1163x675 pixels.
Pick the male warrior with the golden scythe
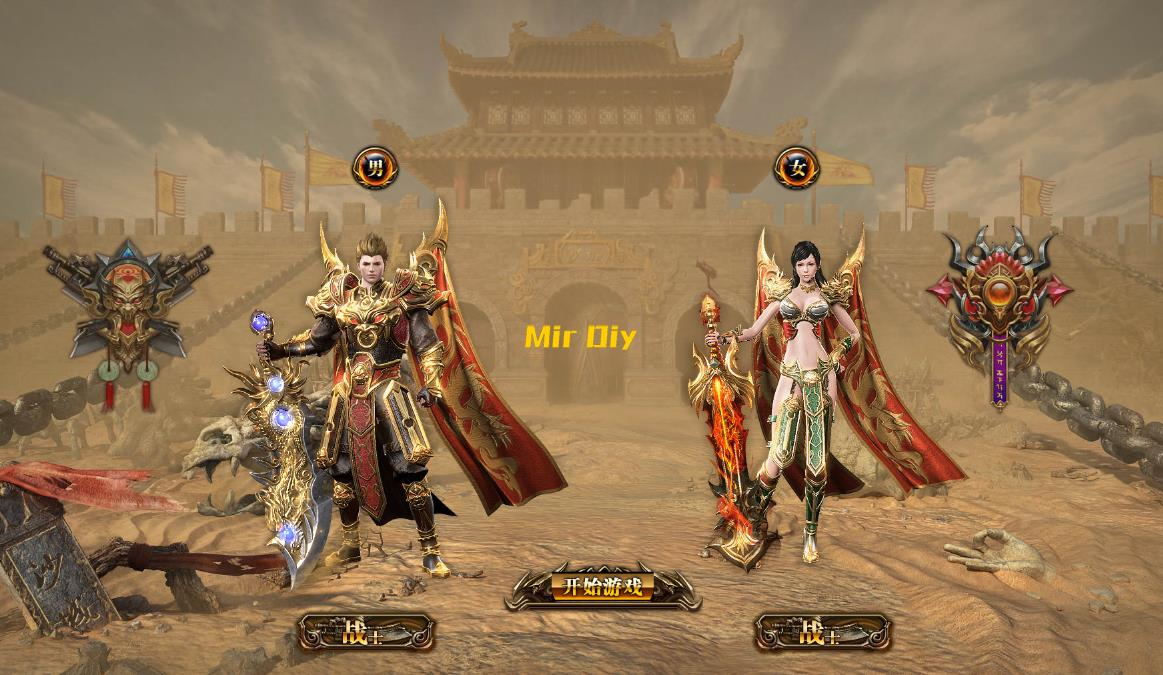coord(375,400)
